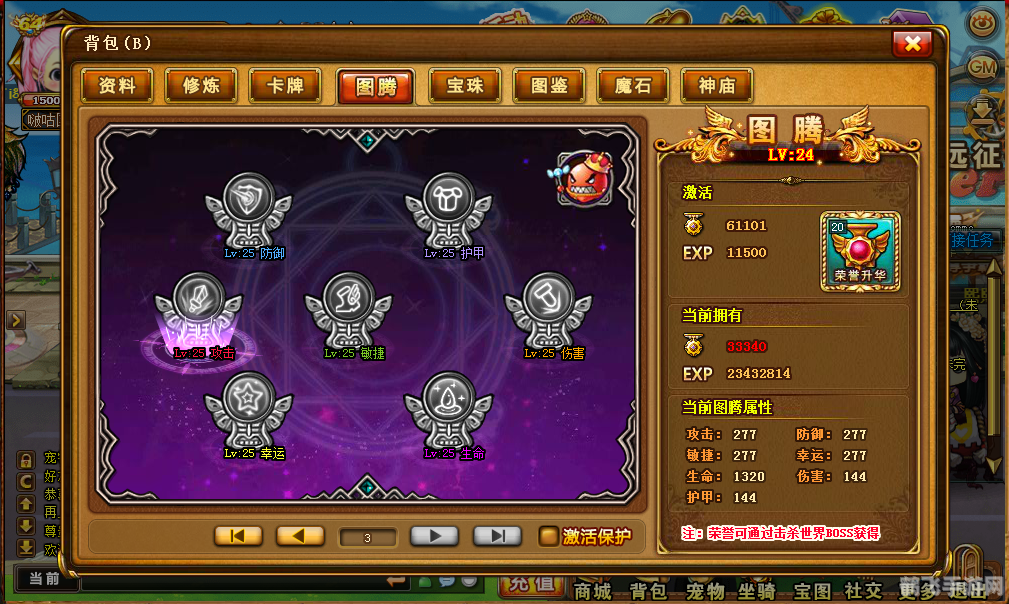The image size is (1009, 604).
Task: Select the 生命 life totem
Action: (x=447, y=411)
